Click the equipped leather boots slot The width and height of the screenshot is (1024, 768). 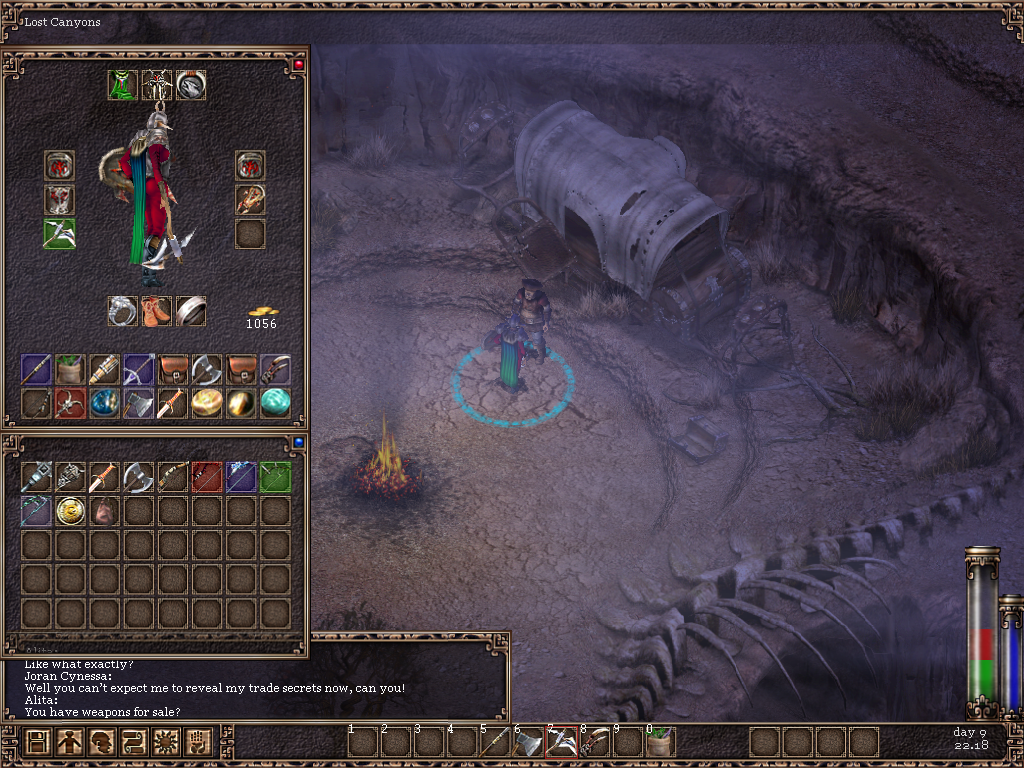pyautogui.click(x=157, y=311)
